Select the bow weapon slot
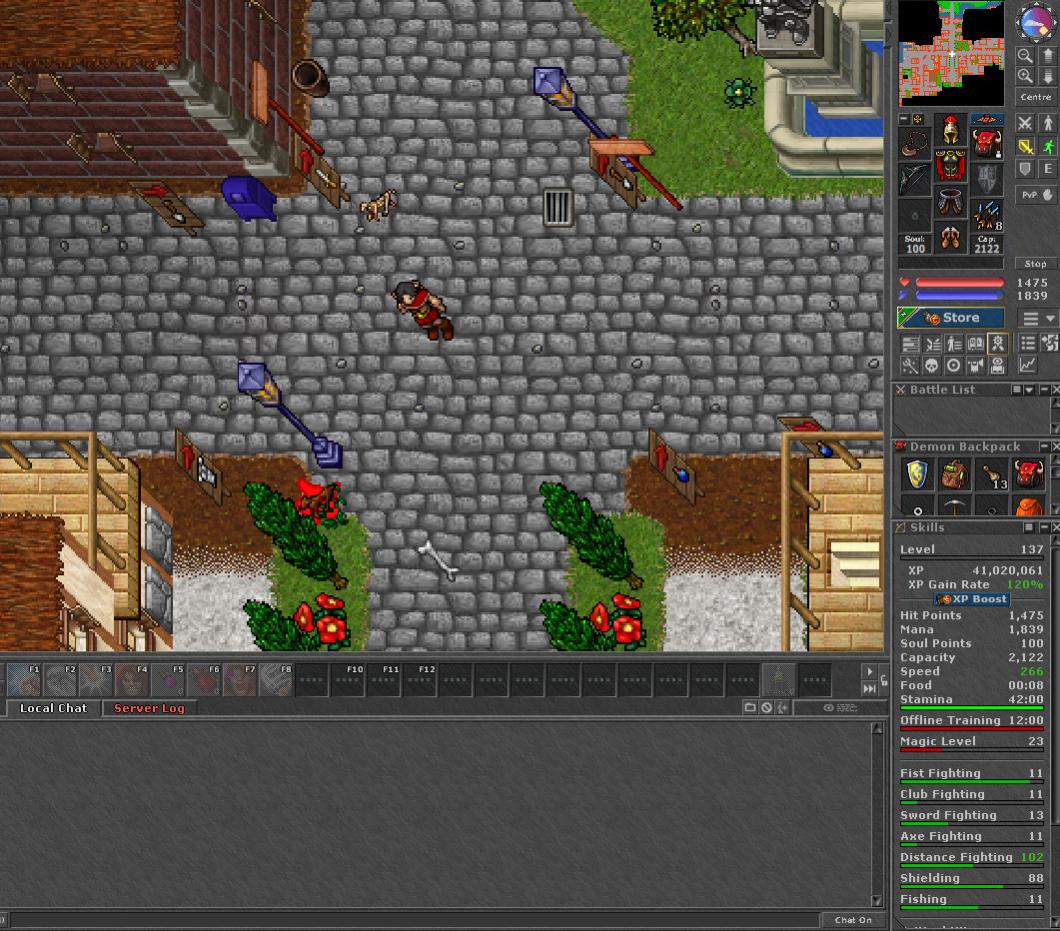Image resolution: width=1060 pixels, height=931 pixels. [912, 180]
